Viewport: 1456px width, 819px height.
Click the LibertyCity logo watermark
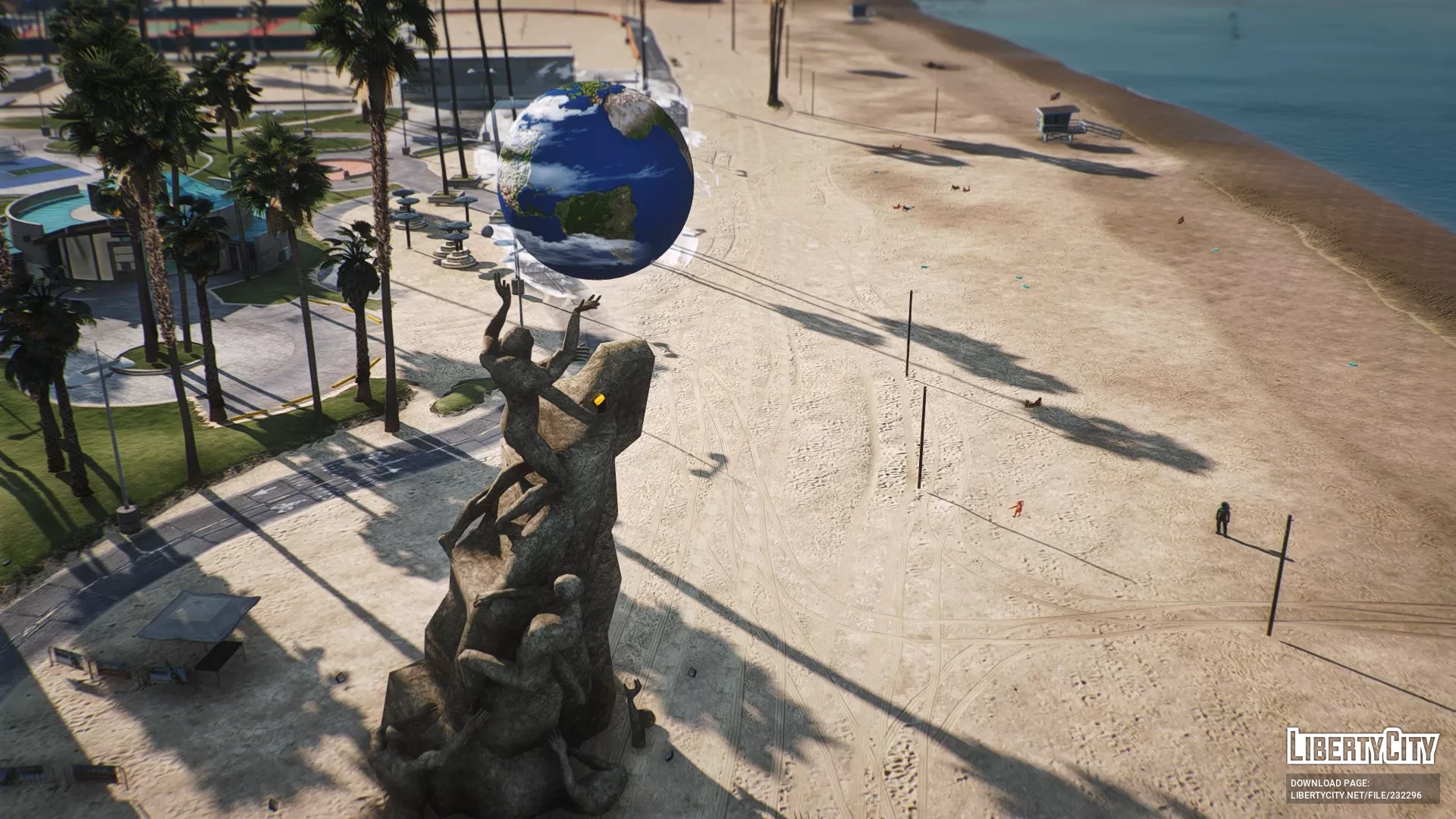click(1362, 746)
